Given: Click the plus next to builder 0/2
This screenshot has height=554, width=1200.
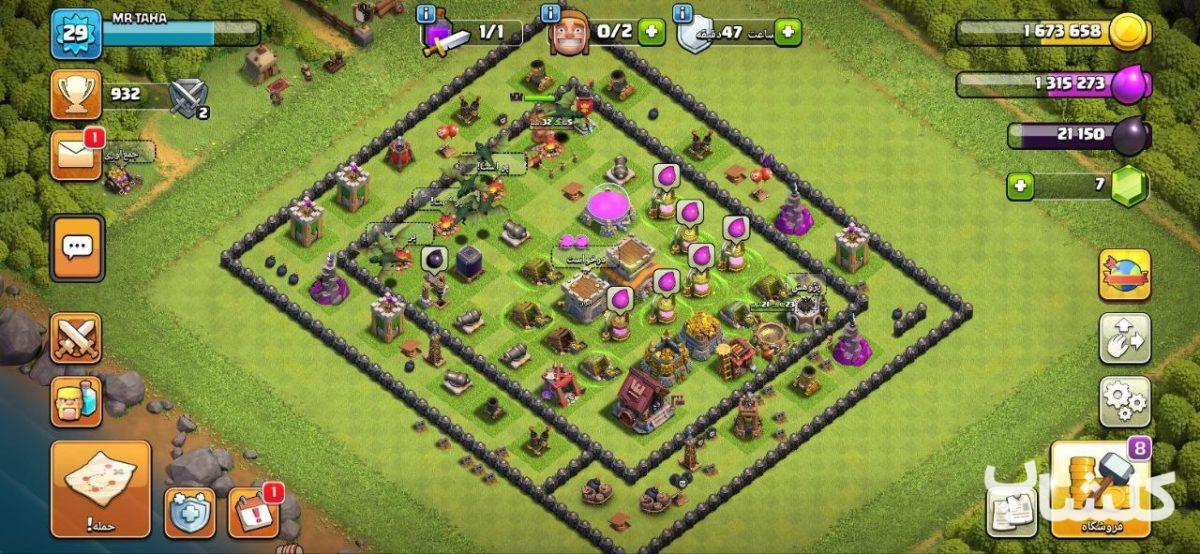Looking at the screenshot, I should click(x=651, y=33).
